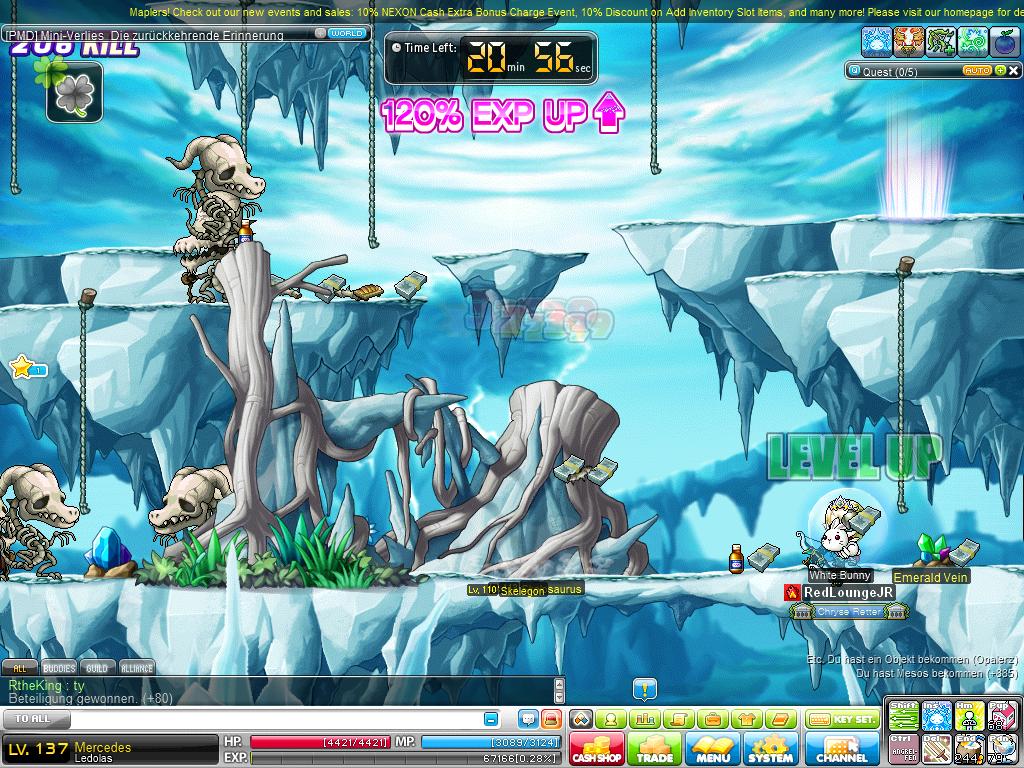1024x768 pixels.
Task: Click the WORLD map button
Action: [346, 33]
